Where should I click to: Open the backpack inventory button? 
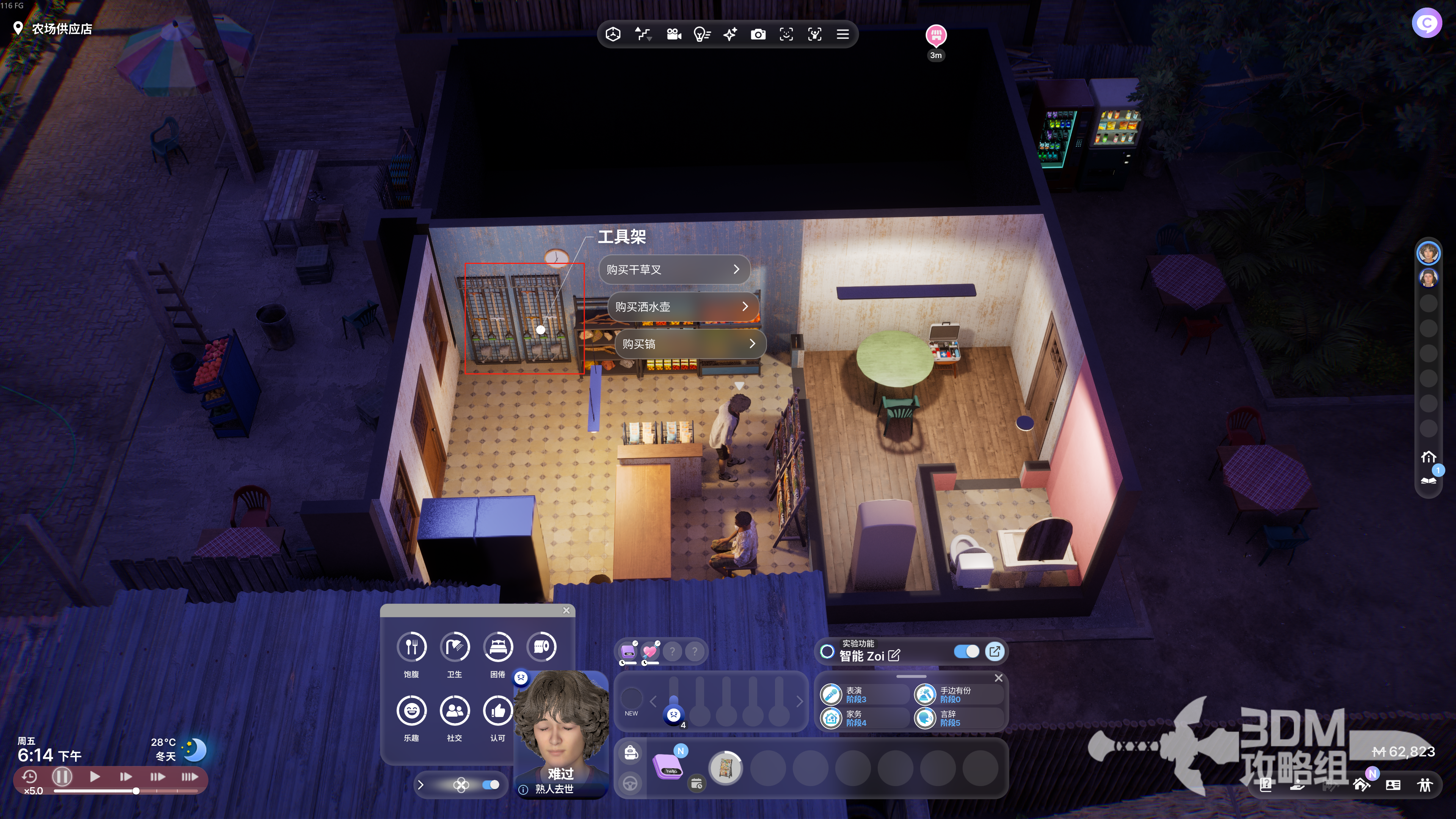click(x=631, y=752)
